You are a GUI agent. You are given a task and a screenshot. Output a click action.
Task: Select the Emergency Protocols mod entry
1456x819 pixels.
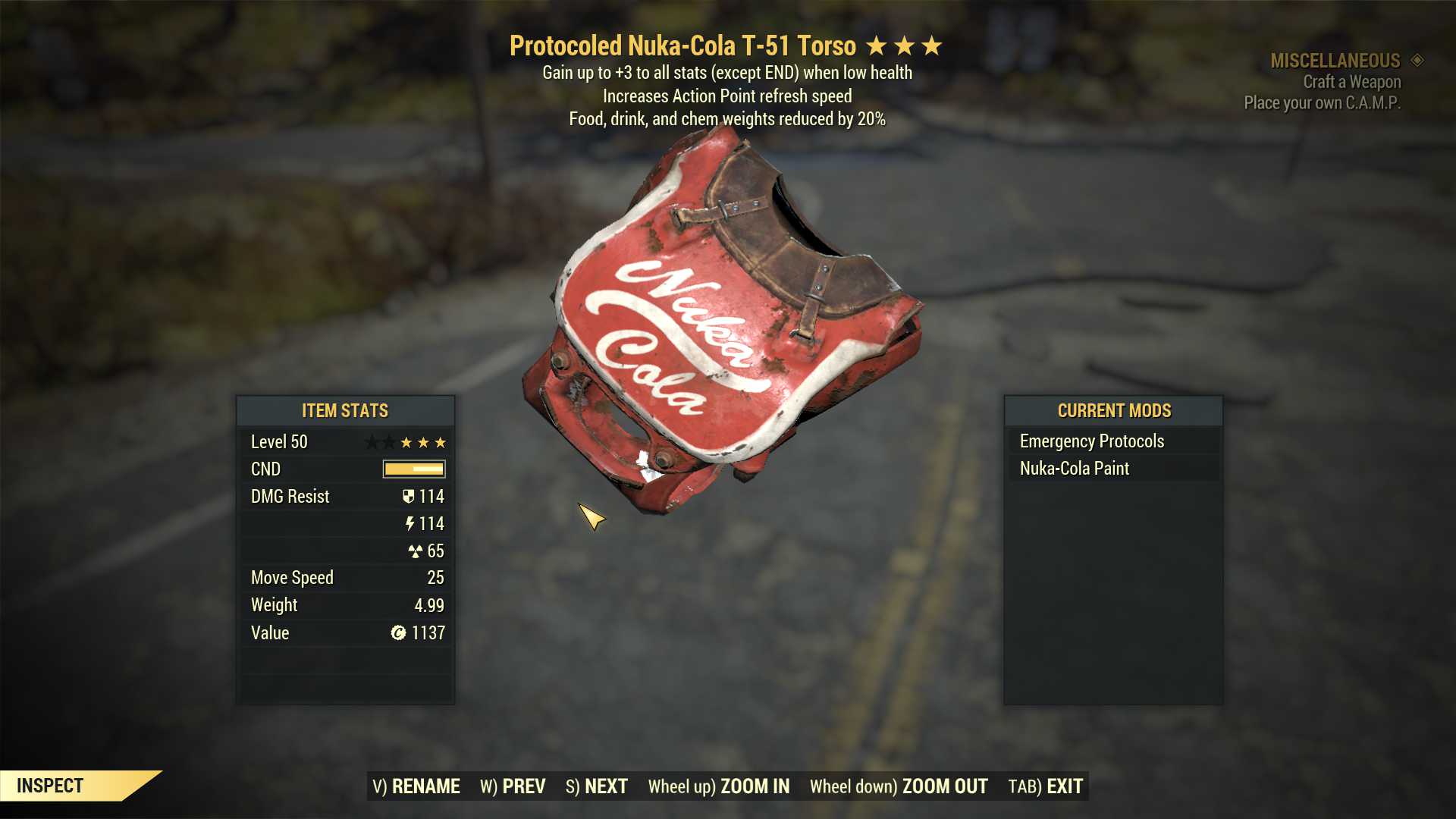1091,441
